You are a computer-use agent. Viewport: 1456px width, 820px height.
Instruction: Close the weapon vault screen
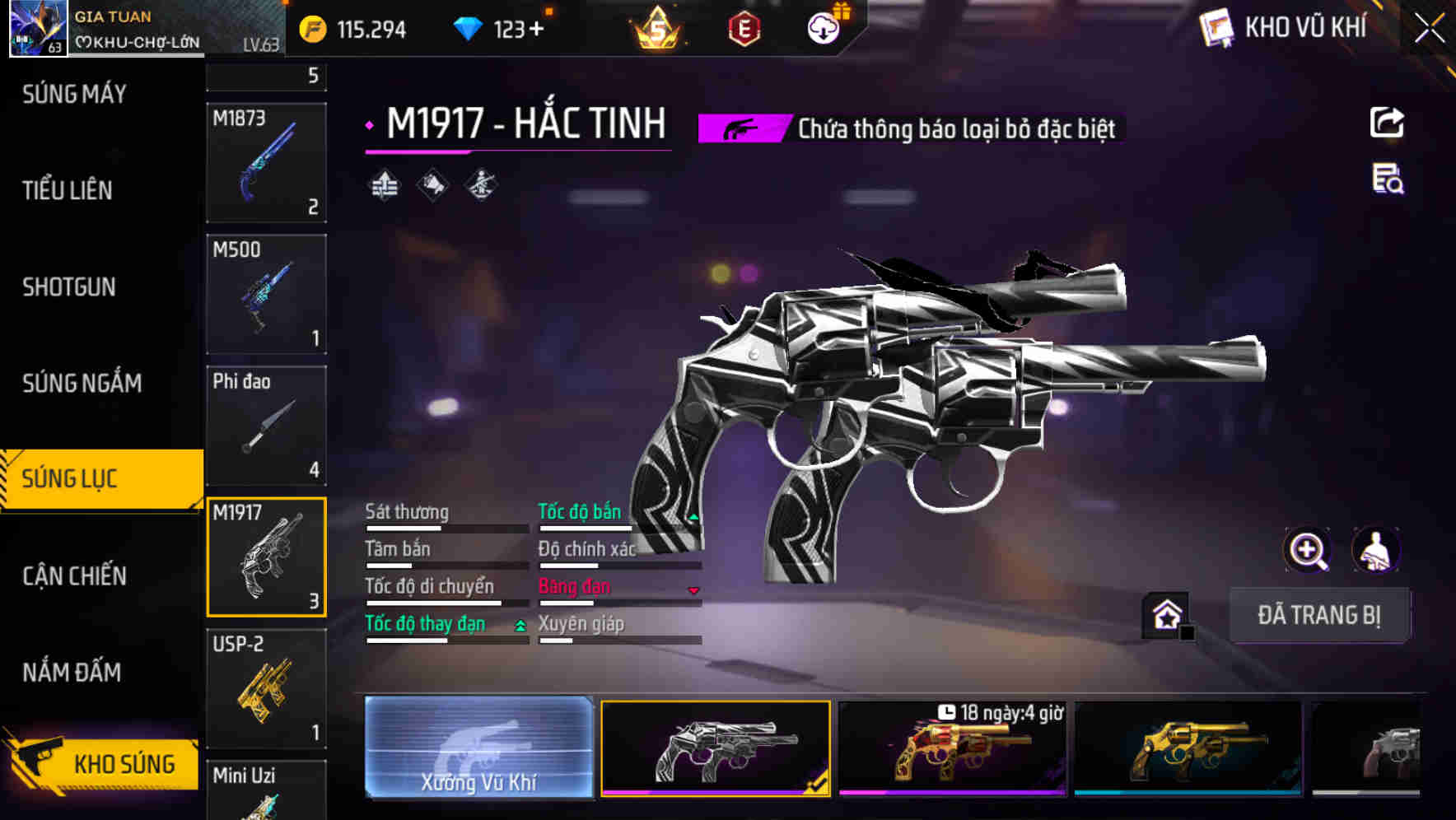point(1430,29)
